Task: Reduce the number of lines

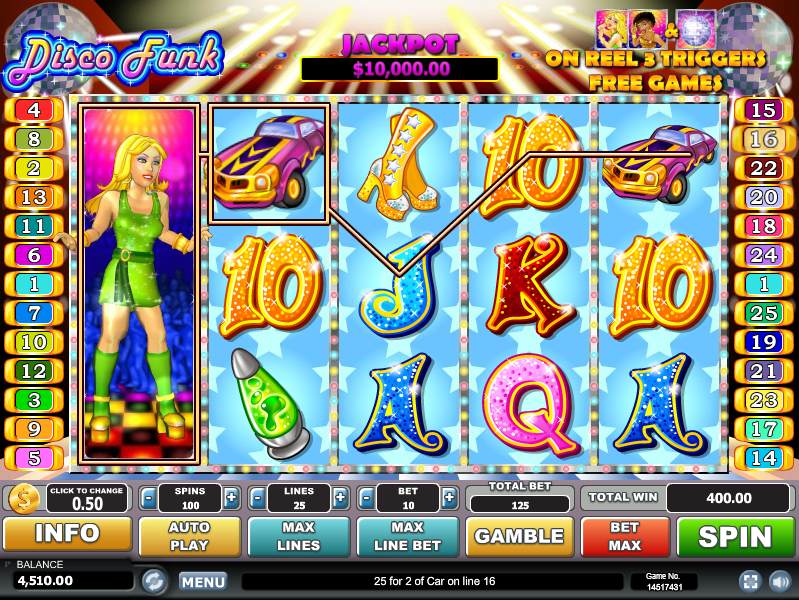Action: tap(257, 497)
